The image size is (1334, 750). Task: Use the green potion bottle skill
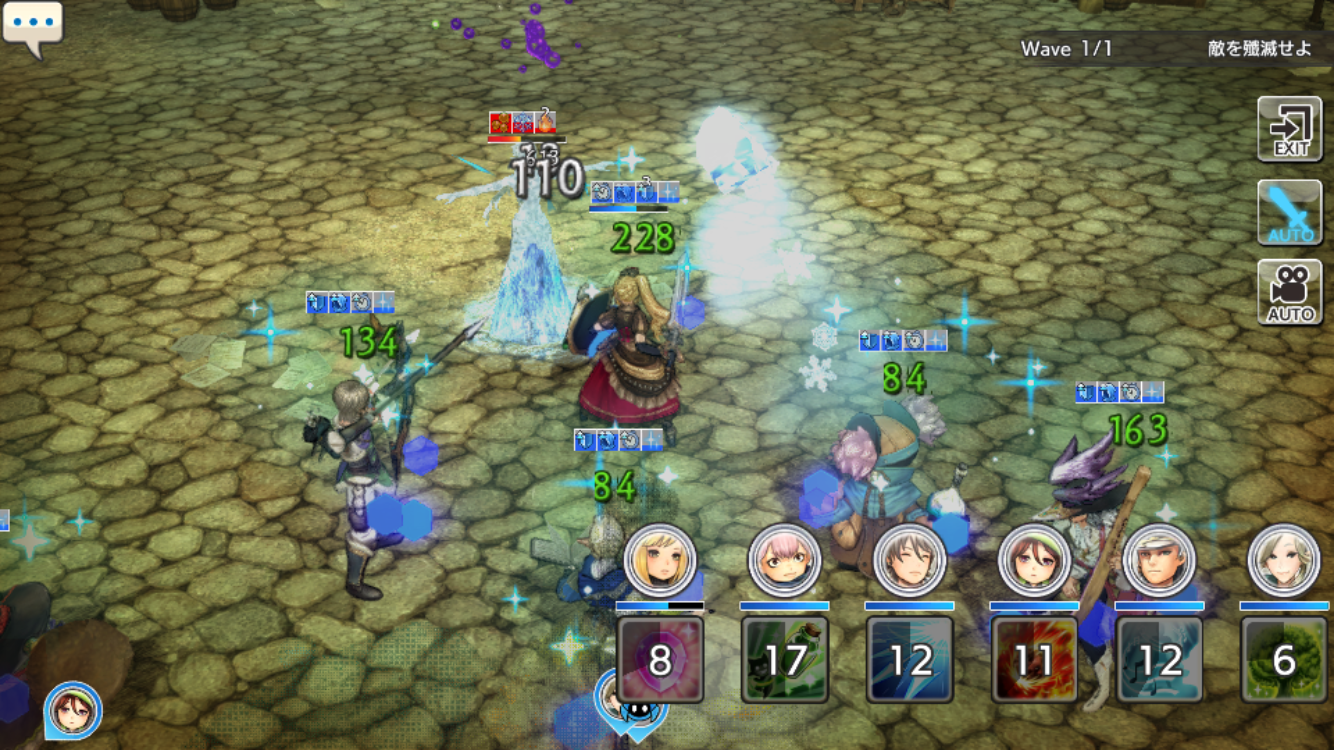pos(785,659)
